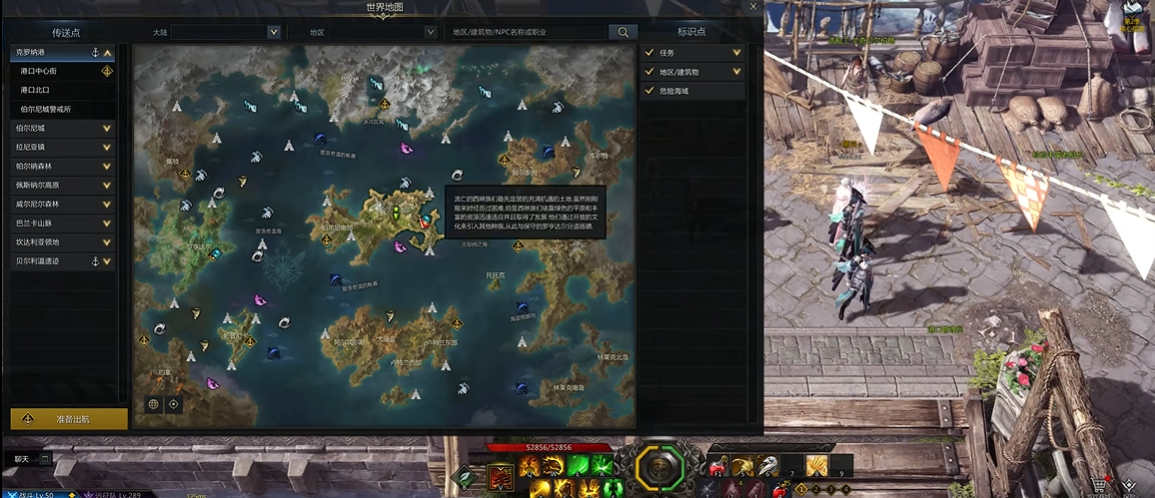The image size is (1155, 498).
Task: Close the world map window
Action: pos(753,8)
